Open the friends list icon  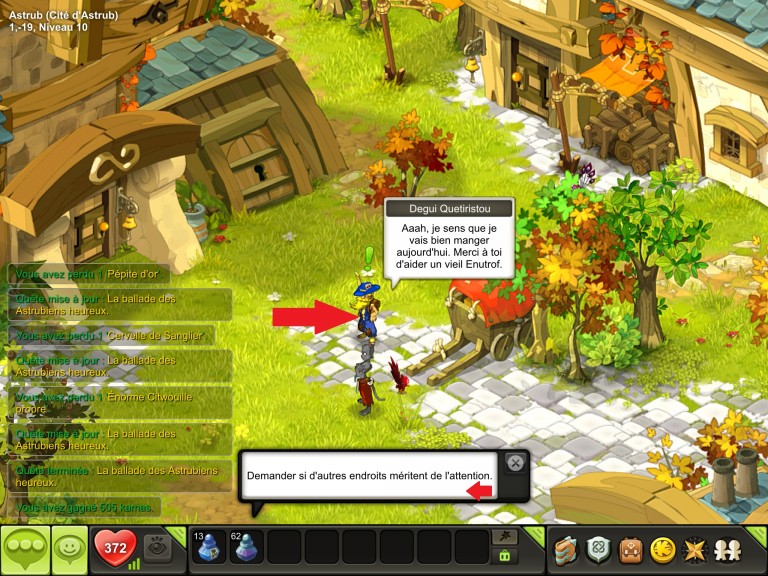(725, 549)
